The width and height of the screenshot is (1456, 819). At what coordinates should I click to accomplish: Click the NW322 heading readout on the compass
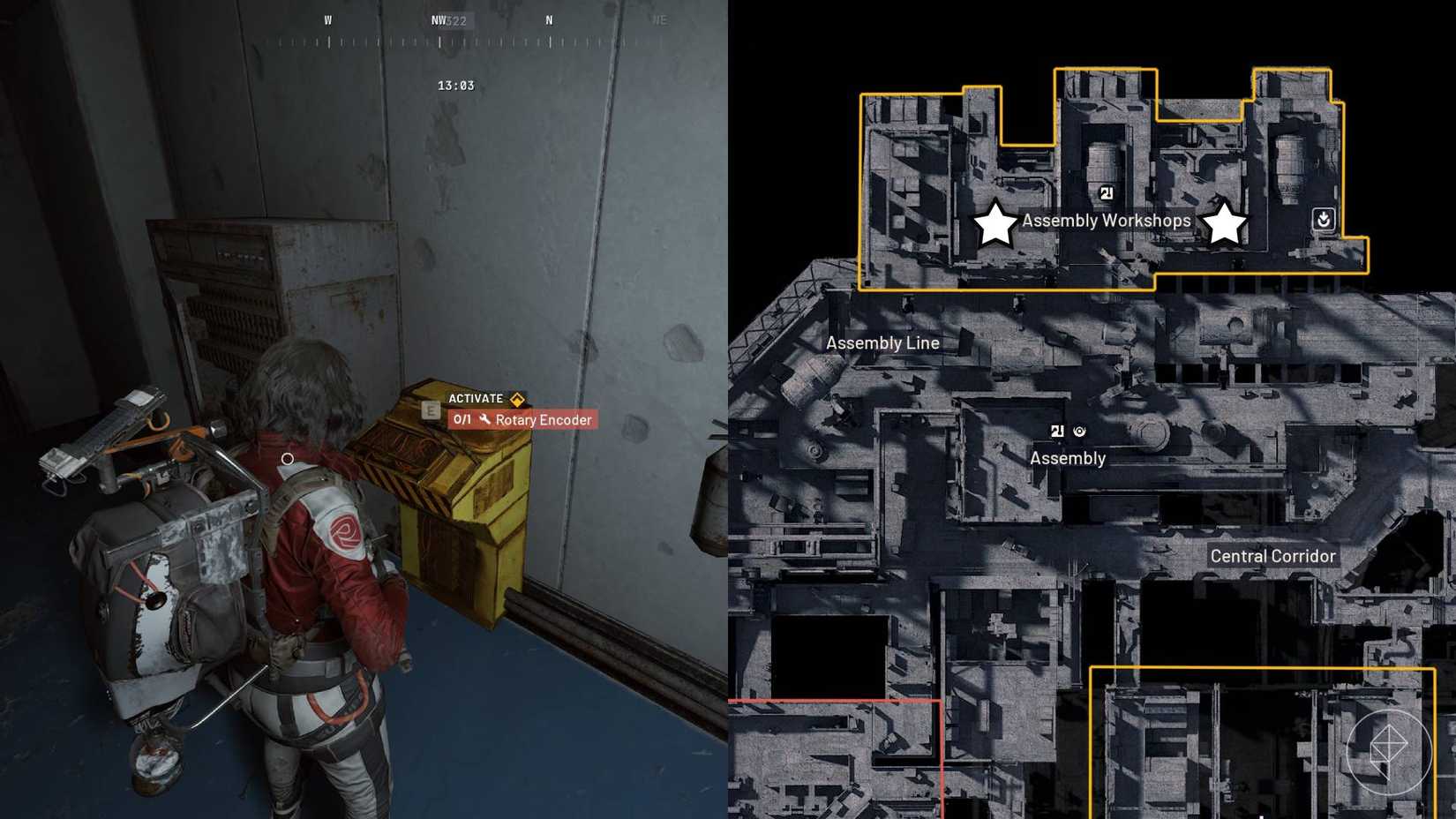[x=448, y=19]
